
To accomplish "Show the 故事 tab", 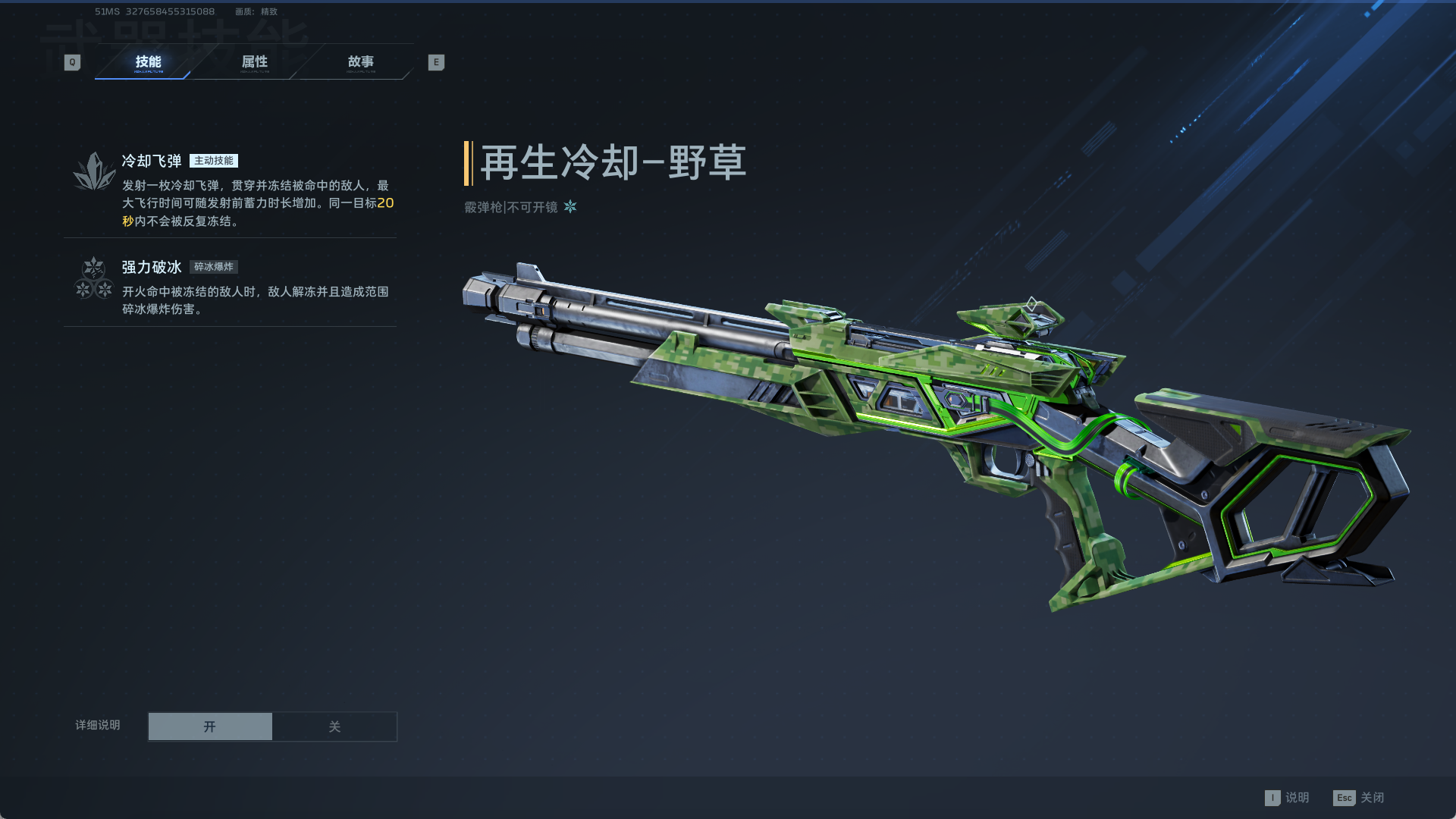I will tap(360, 62).
